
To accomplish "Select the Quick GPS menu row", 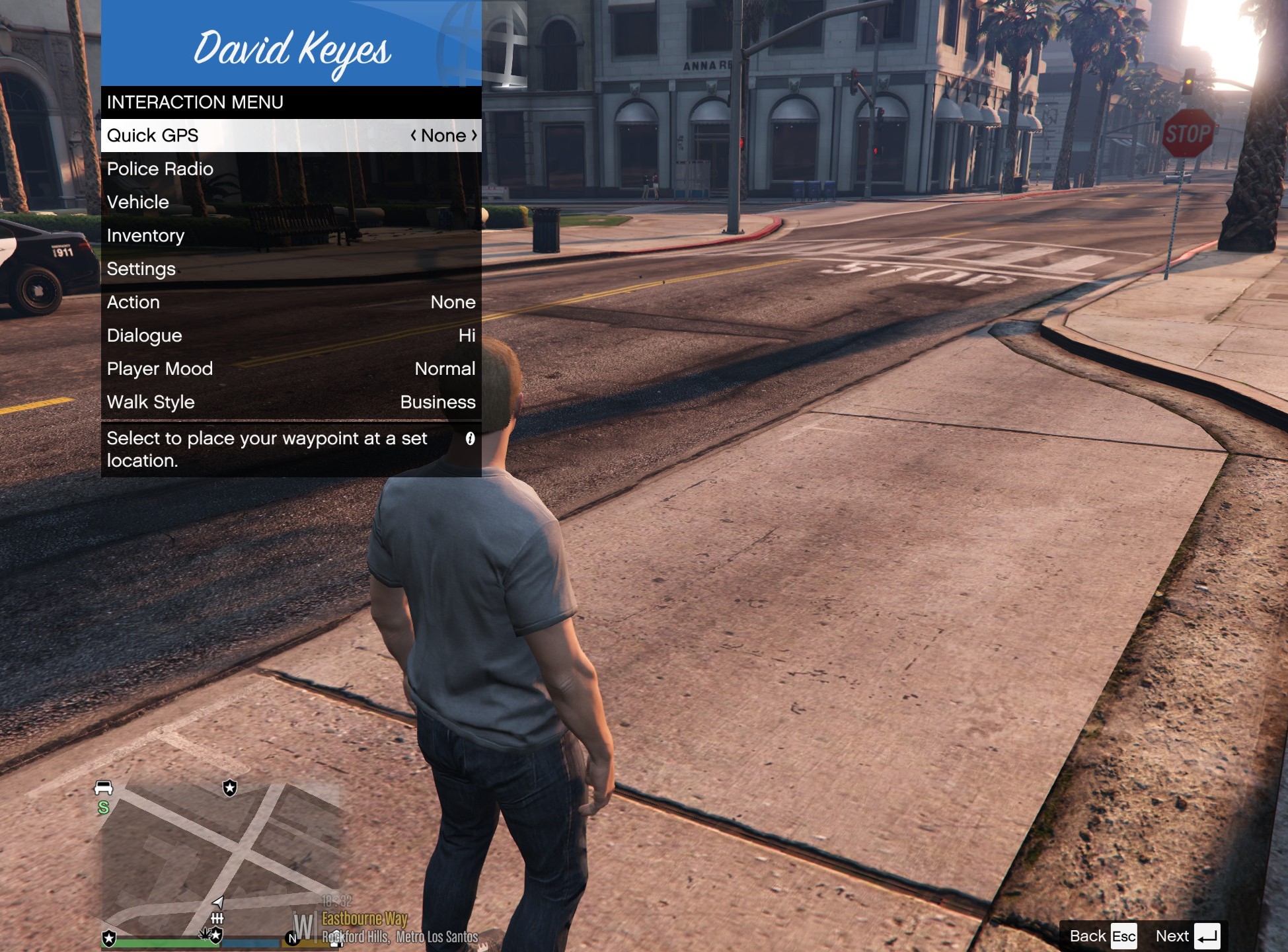I will pos(291,136).
